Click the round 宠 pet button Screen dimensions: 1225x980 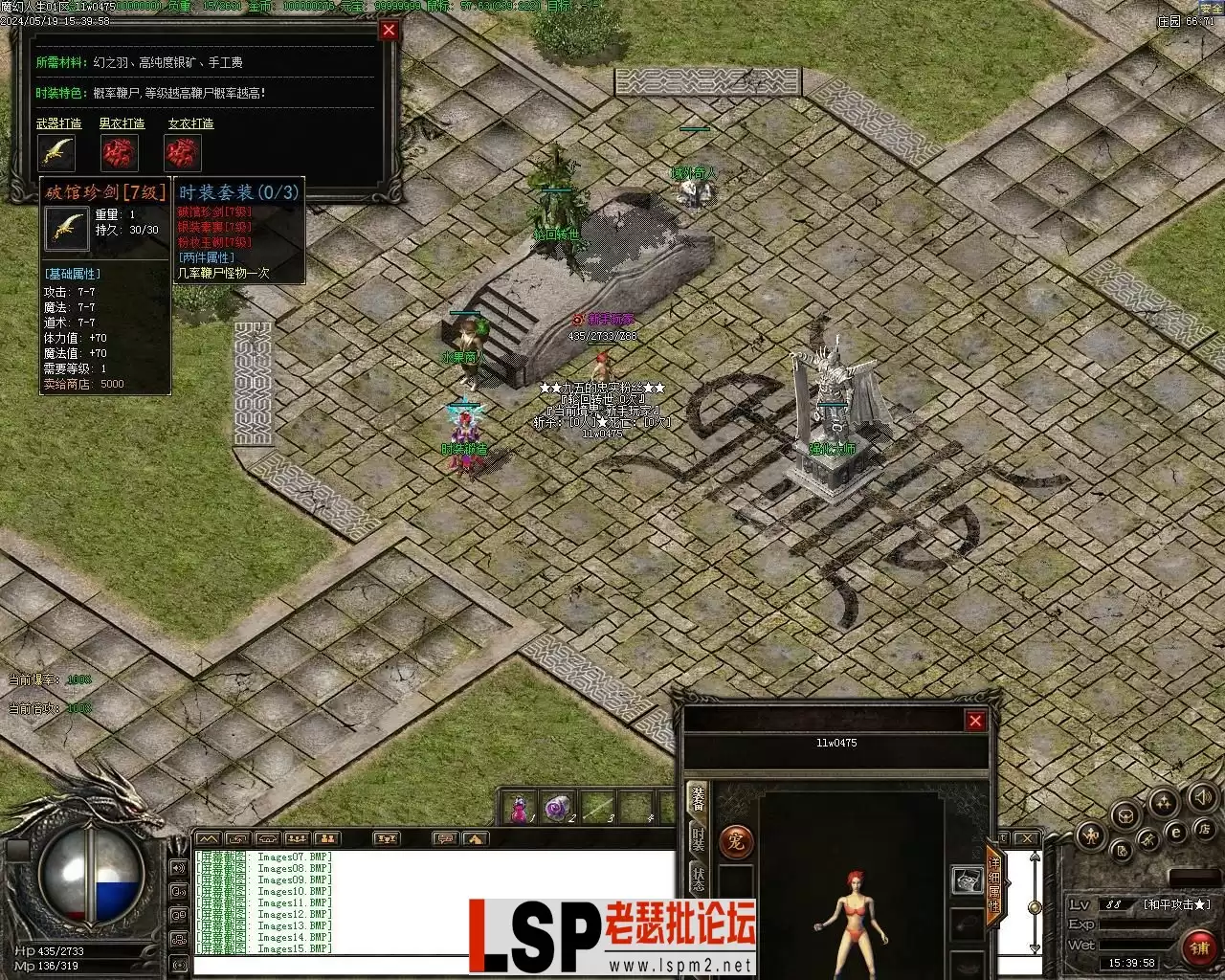click(736, 842)
